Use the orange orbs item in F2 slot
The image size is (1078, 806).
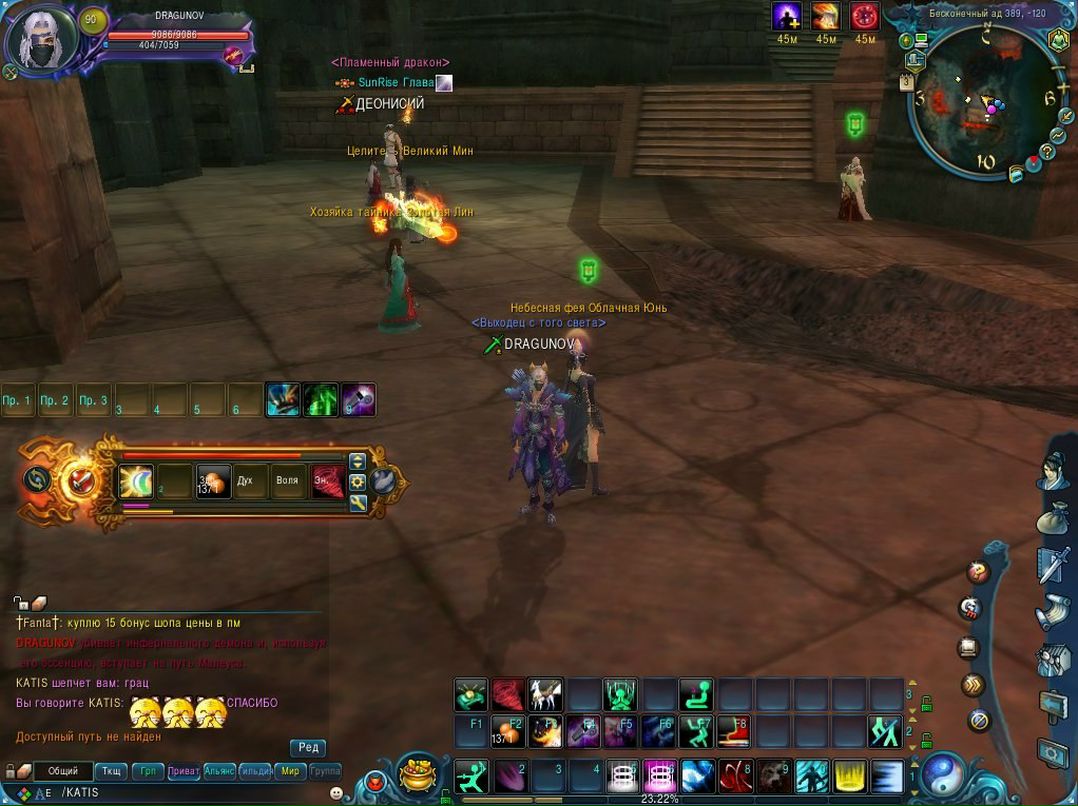click(508, 732)
